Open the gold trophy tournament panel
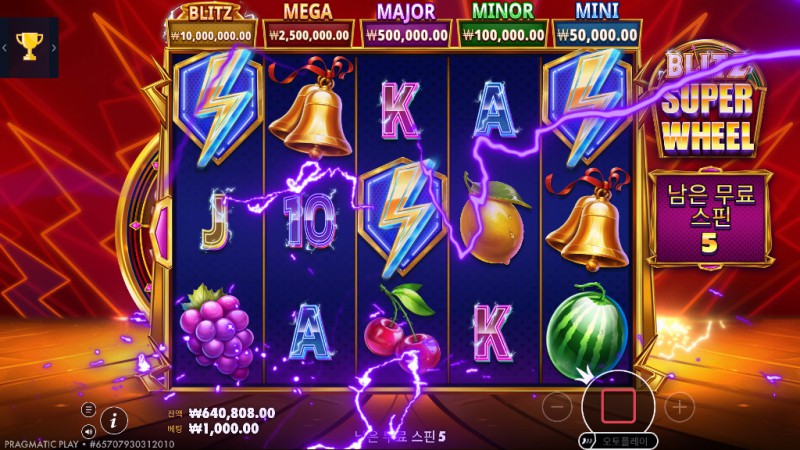This screenshot has width=800, height=450. [29, 46]
